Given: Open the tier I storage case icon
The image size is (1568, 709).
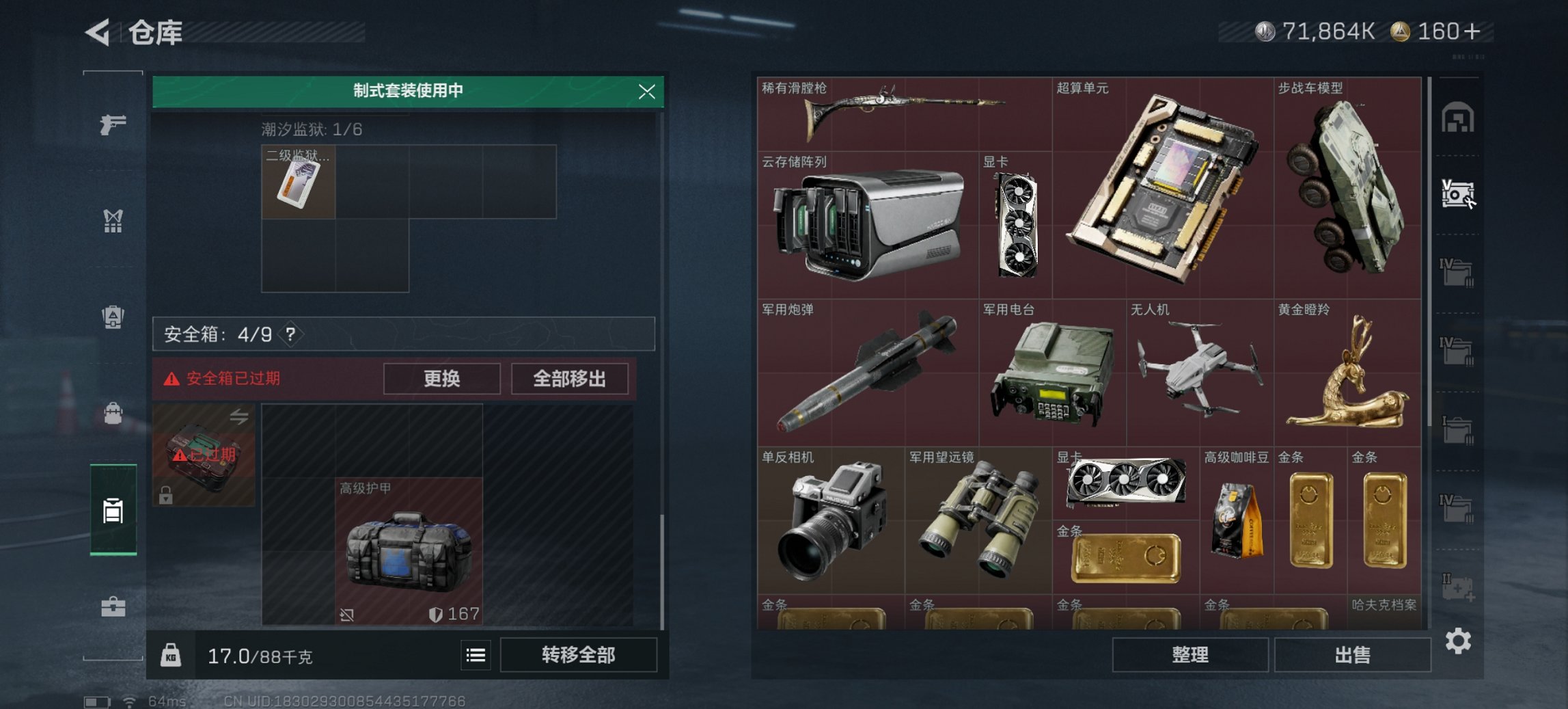Looking at the screenshot, I should pyautogui.click(x=1457, y=427).
